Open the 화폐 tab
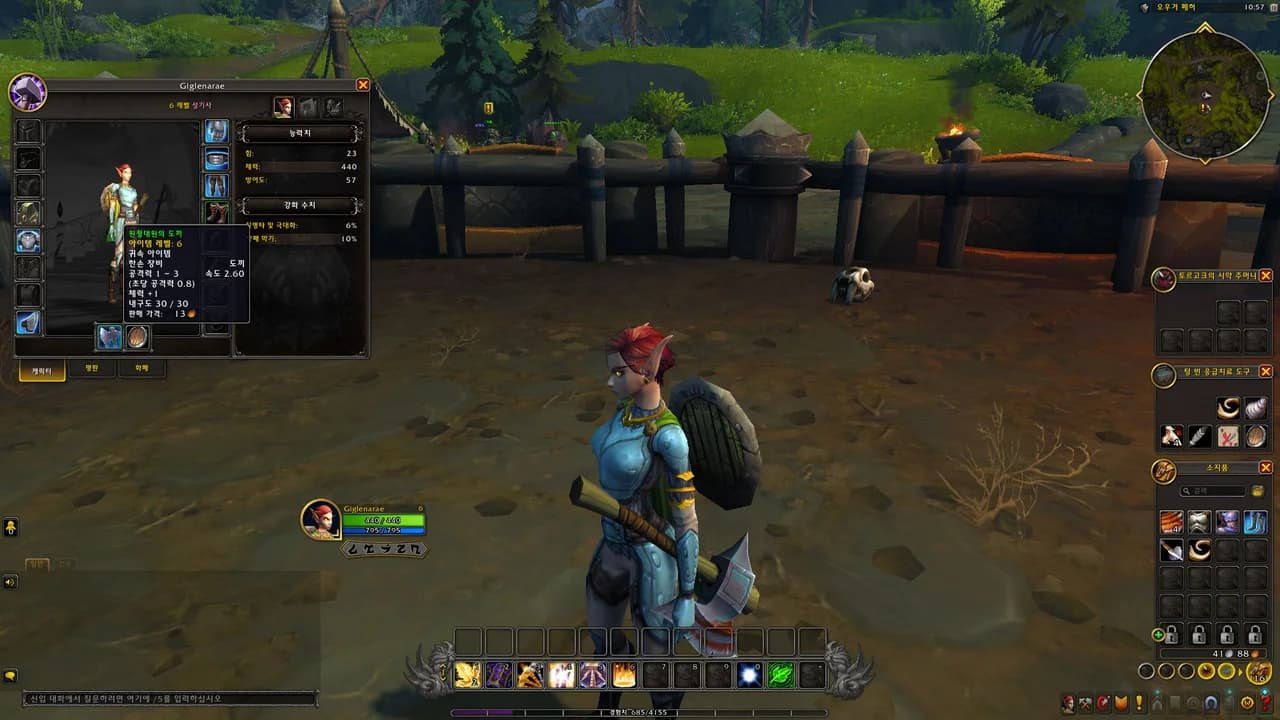The height and width of the screenshot is (720, 1280). point(141,369)
